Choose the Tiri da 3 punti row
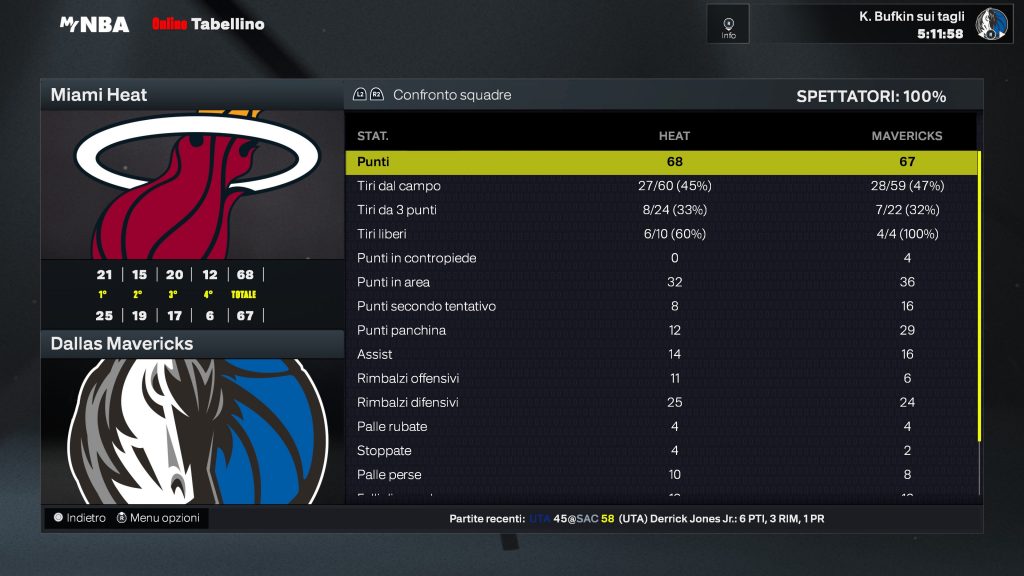The image size is (1024, 576). click(x=660, y=210)
